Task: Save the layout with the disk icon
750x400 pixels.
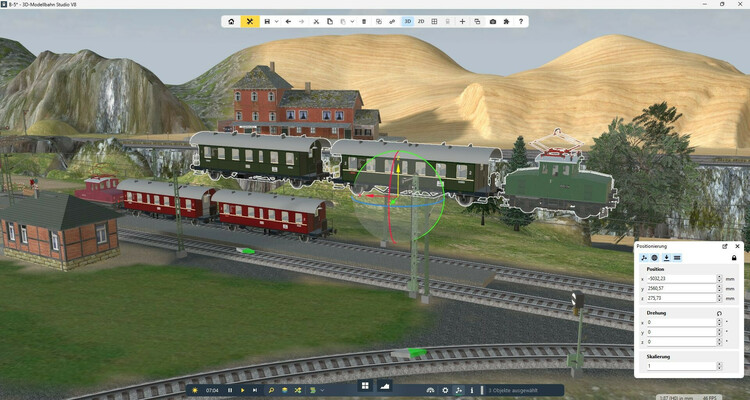Action: pyautogui.click(x=266, y=21)
